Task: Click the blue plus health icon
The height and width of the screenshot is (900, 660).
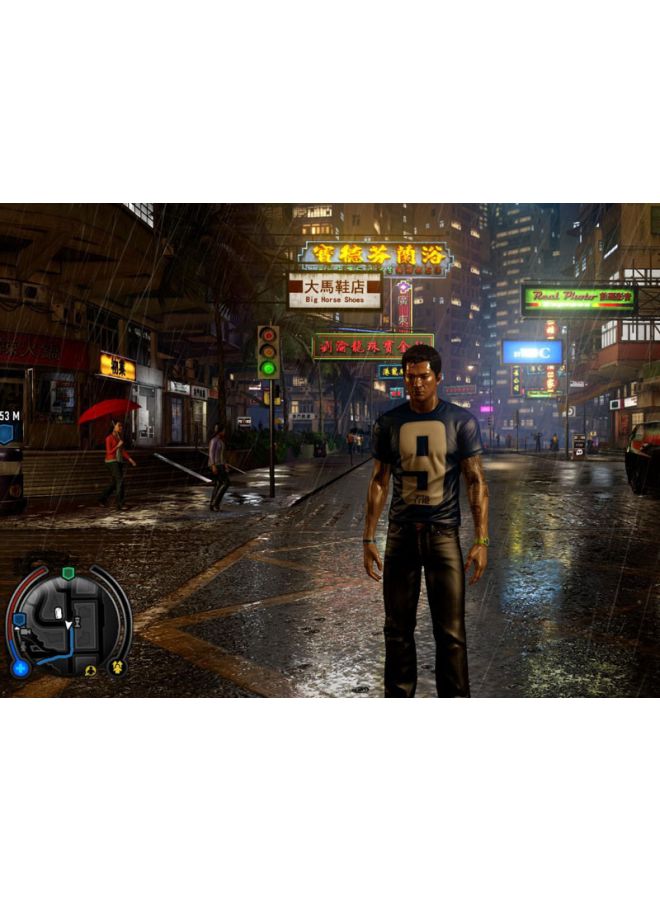Action: (20, 668)
